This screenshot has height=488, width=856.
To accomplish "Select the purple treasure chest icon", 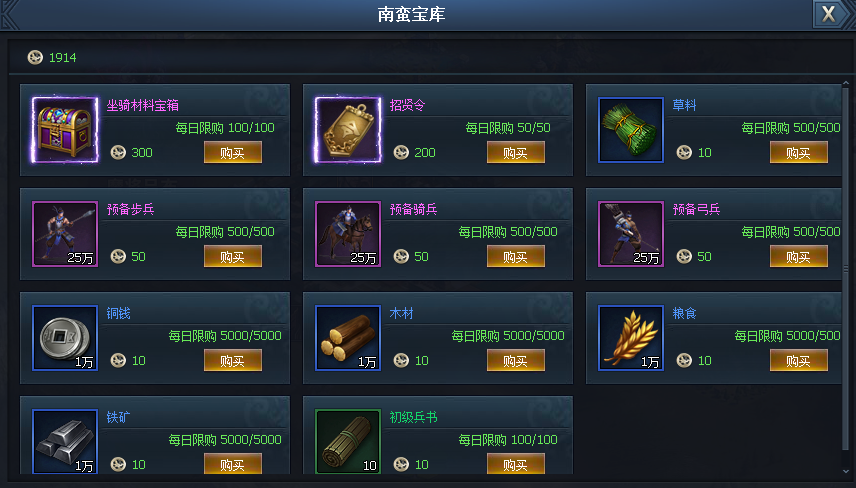I will (65, 130).
